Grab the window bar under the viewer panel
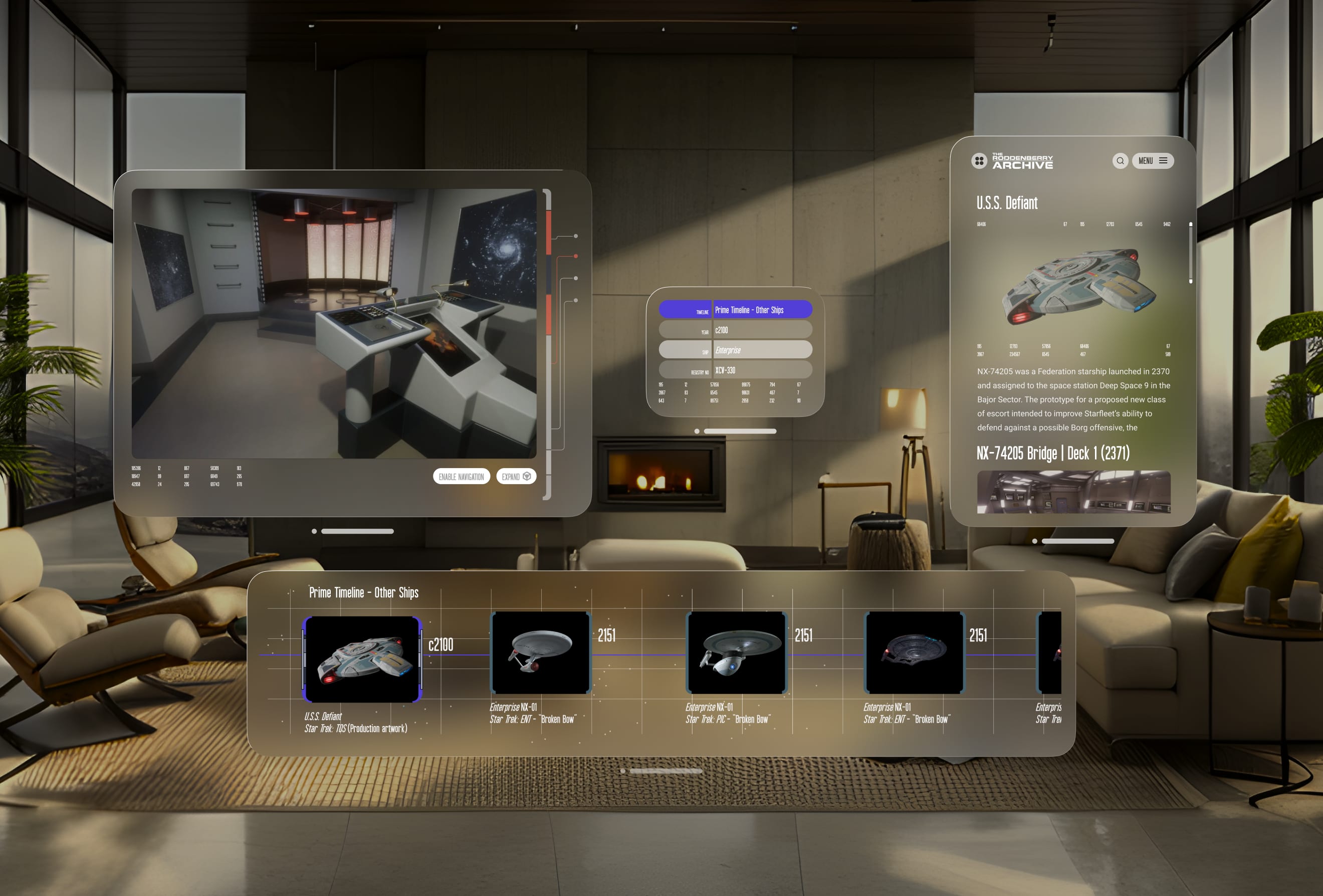Screen dimensions: 1323x896 357,531
